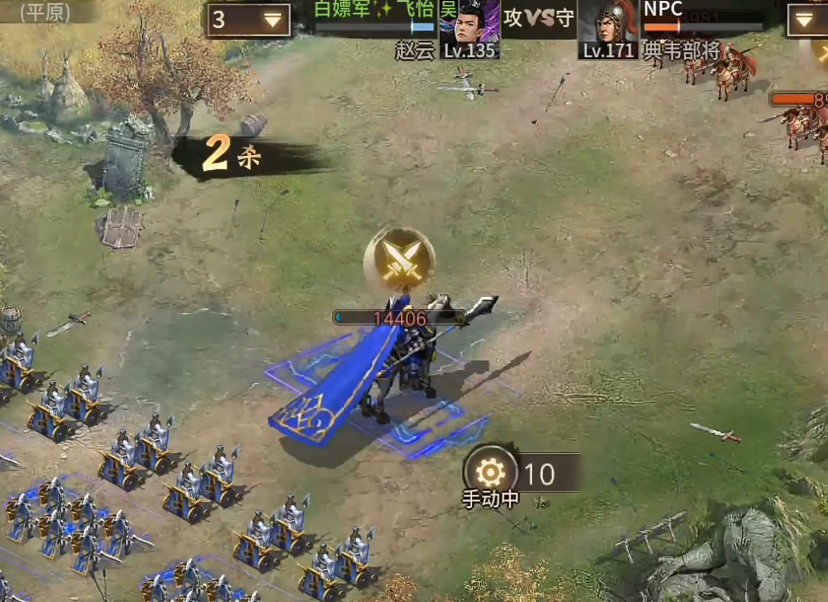Open the dropdown showing number 3
This screenshot has height=602, width=828.
[x=249, y=20]
